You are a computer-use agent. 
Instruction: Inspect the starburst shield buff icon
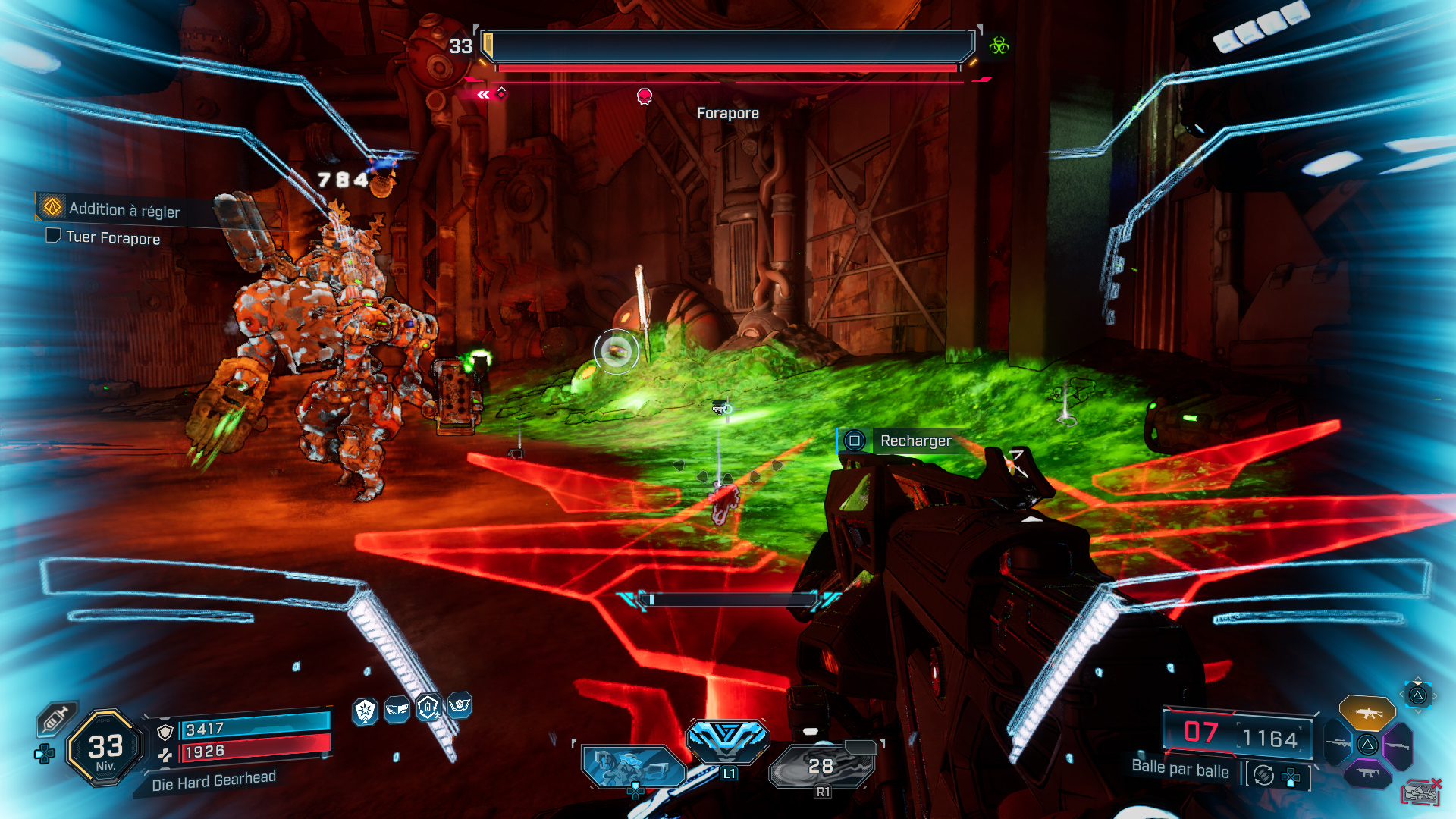(x=366, y=711)
